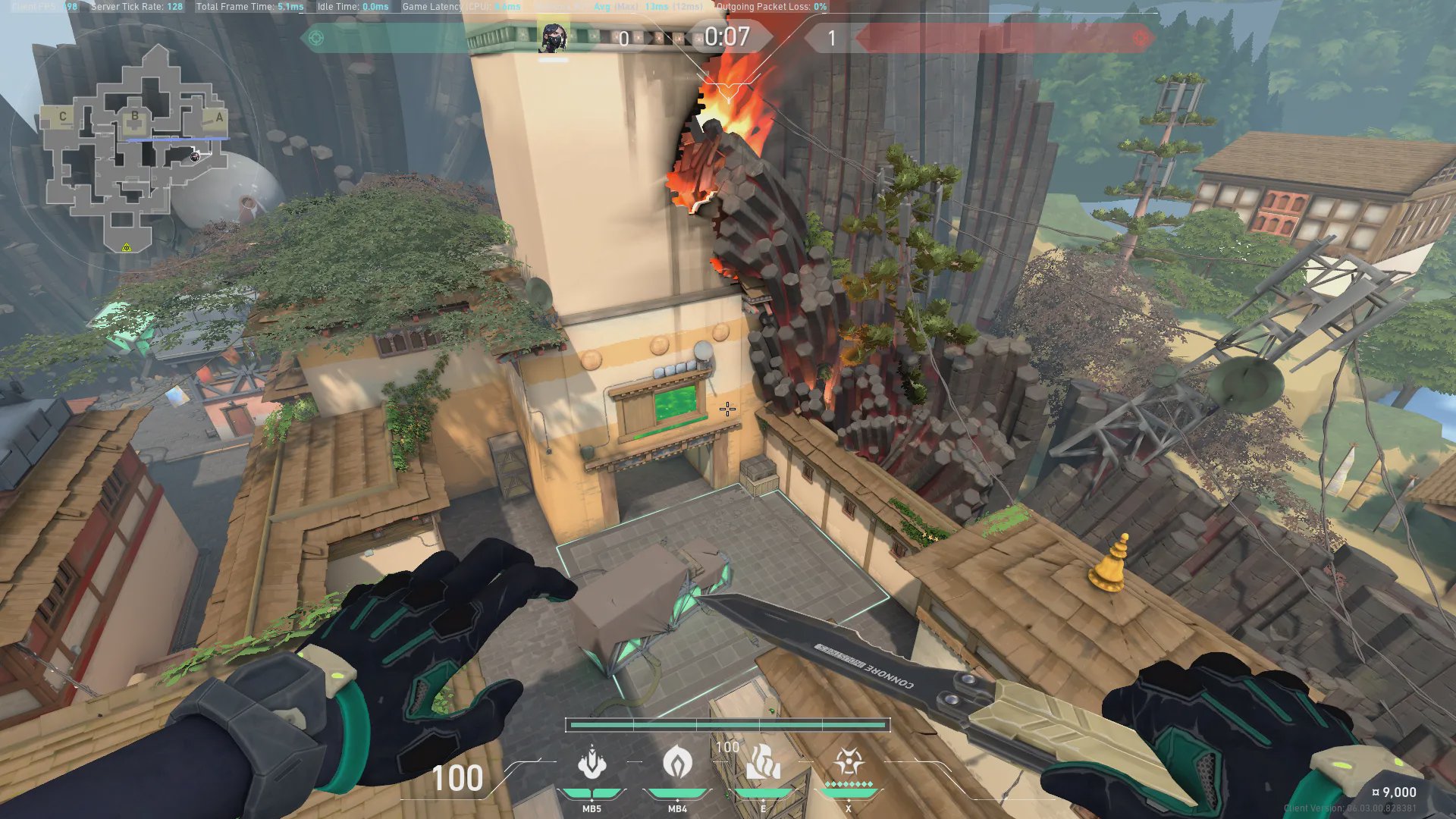1456x819 pixels.
Task: Select site C on the minimap
Action: point(63,117)
